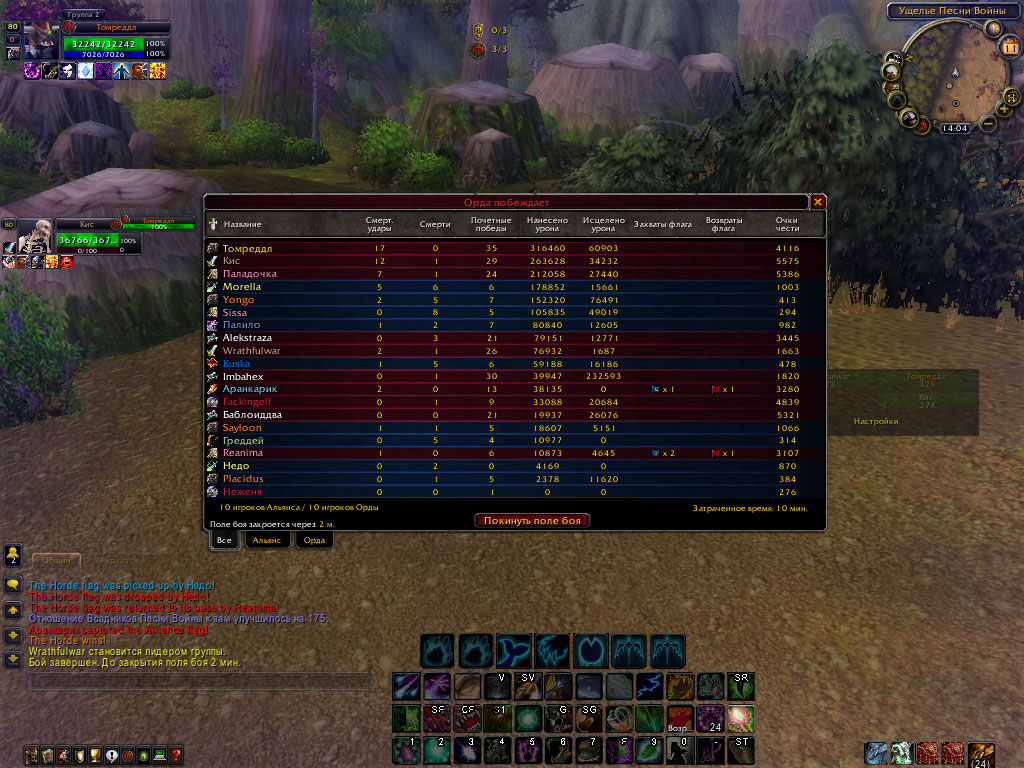Select the Все scoreboard tab
This screenshot has width=1024, height=768.
pyautogui.click(x=224, y=539)
